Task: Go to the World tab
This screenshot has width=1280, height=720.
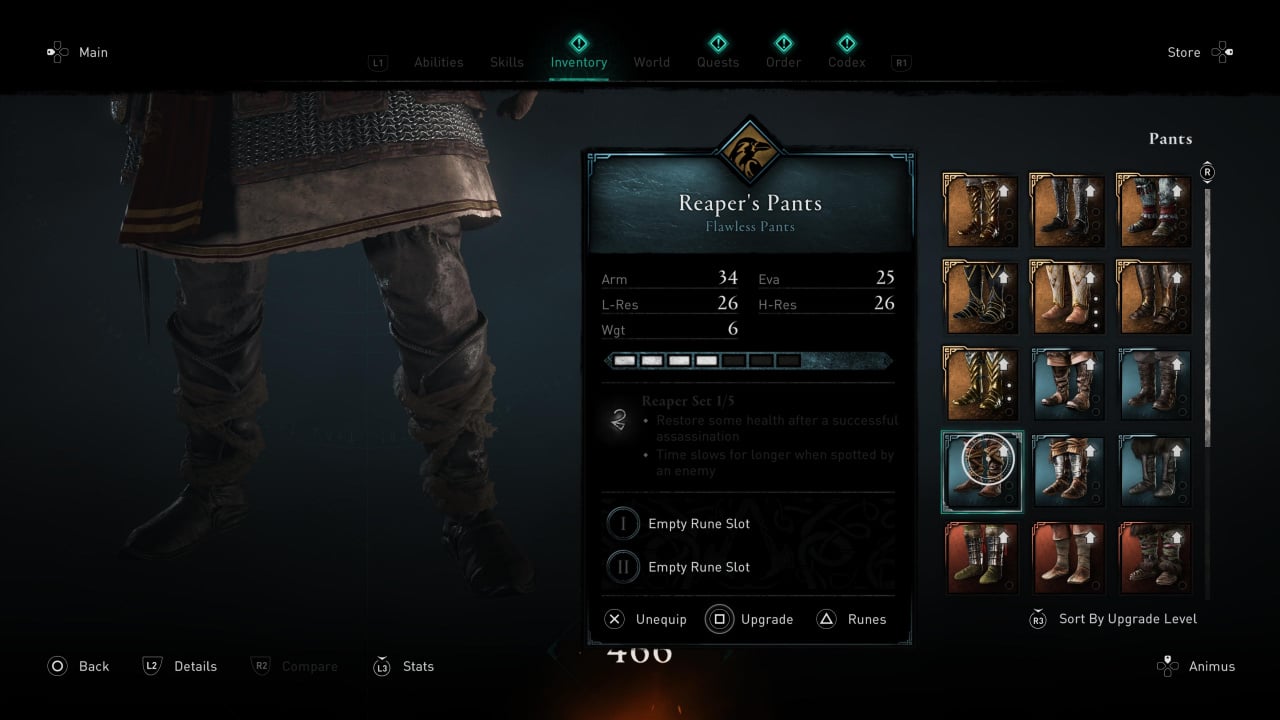Action: click(651, 62)
